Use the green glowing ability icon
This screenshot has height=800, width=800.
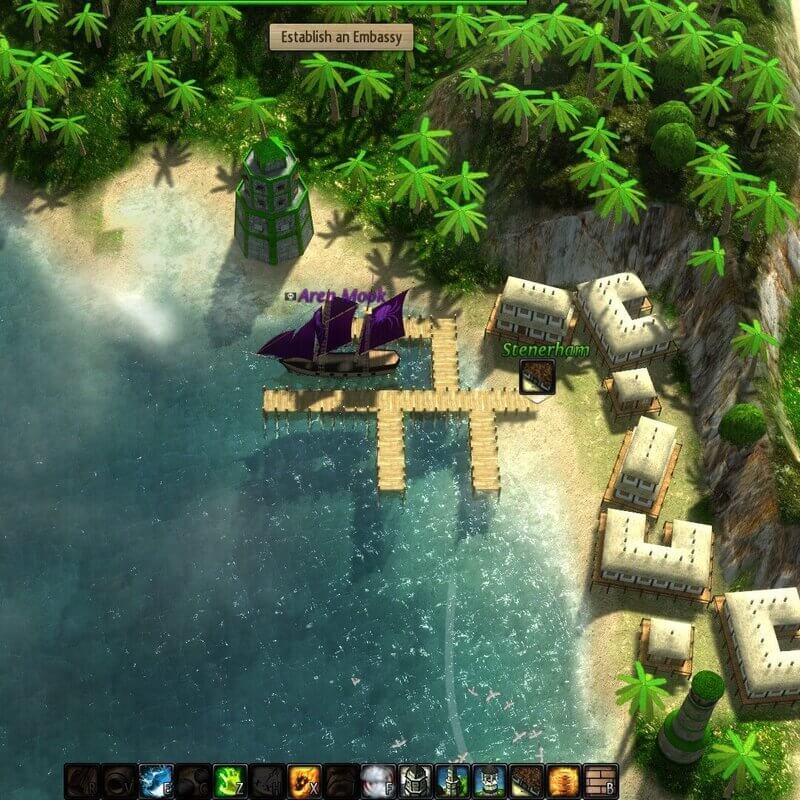229,780
